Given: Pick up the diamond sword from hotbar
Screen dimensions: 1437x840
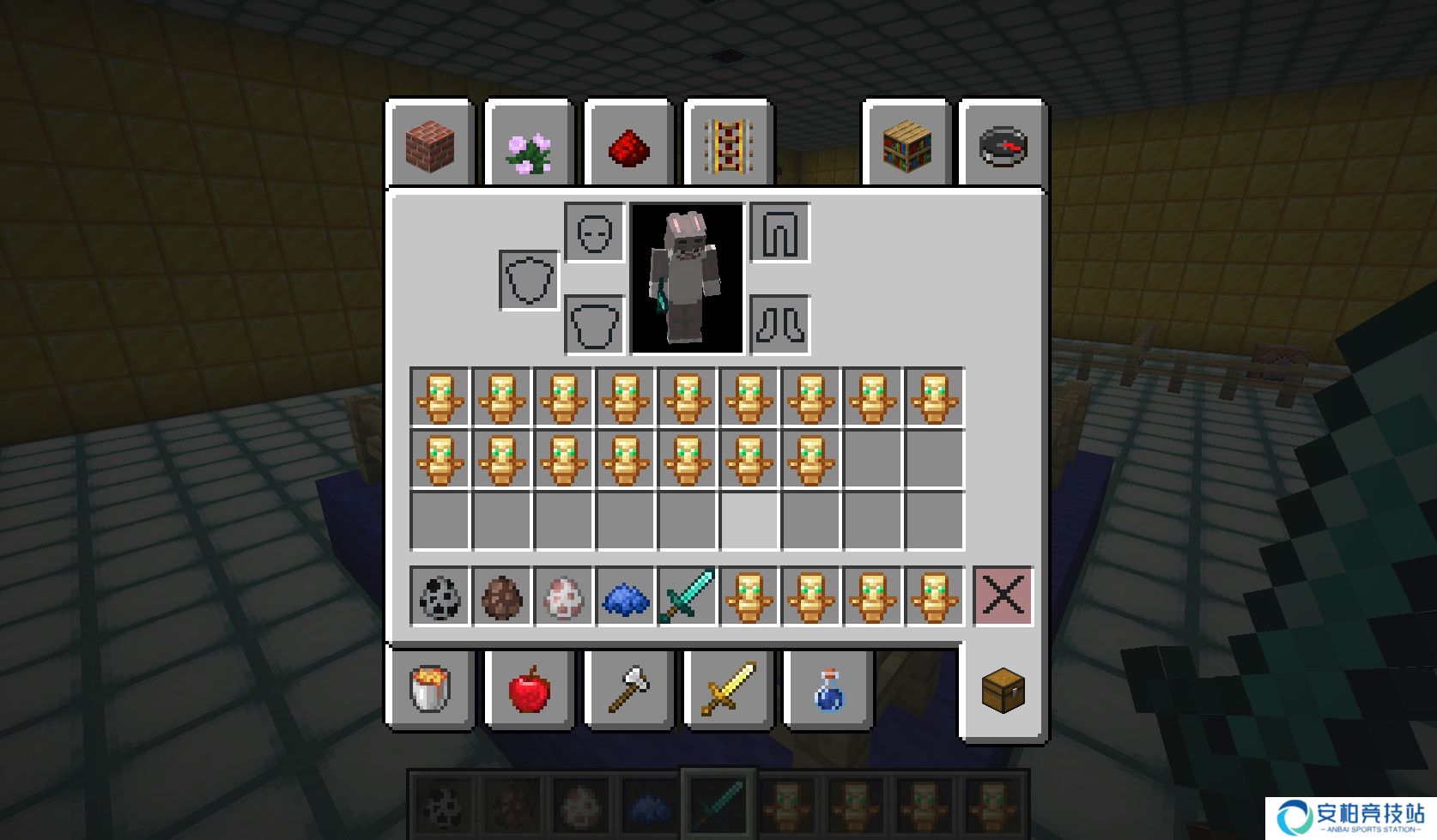Looking at the screenshot, I should click(x=687, y=596).
